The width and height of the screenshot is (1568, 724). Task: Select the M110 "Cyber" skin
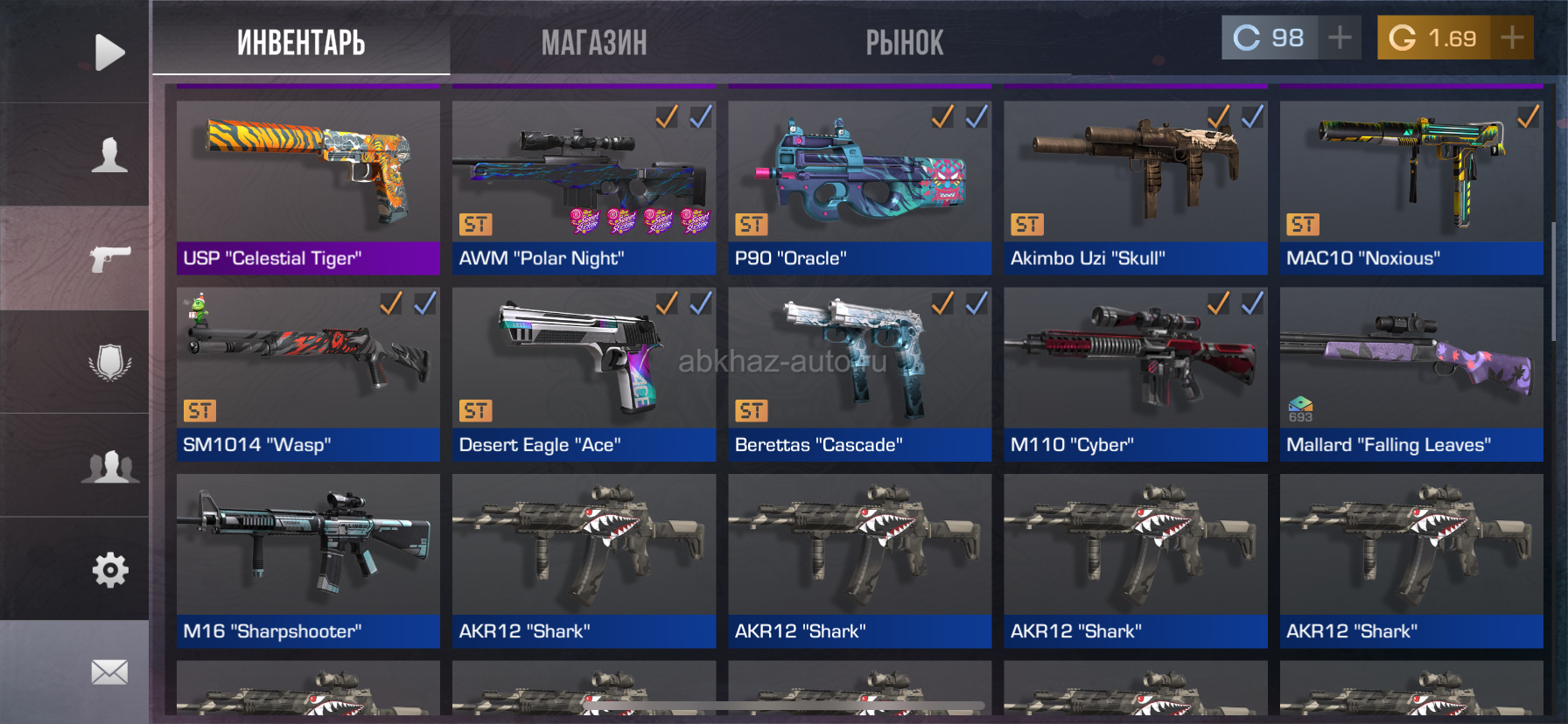pos(1135,372)
